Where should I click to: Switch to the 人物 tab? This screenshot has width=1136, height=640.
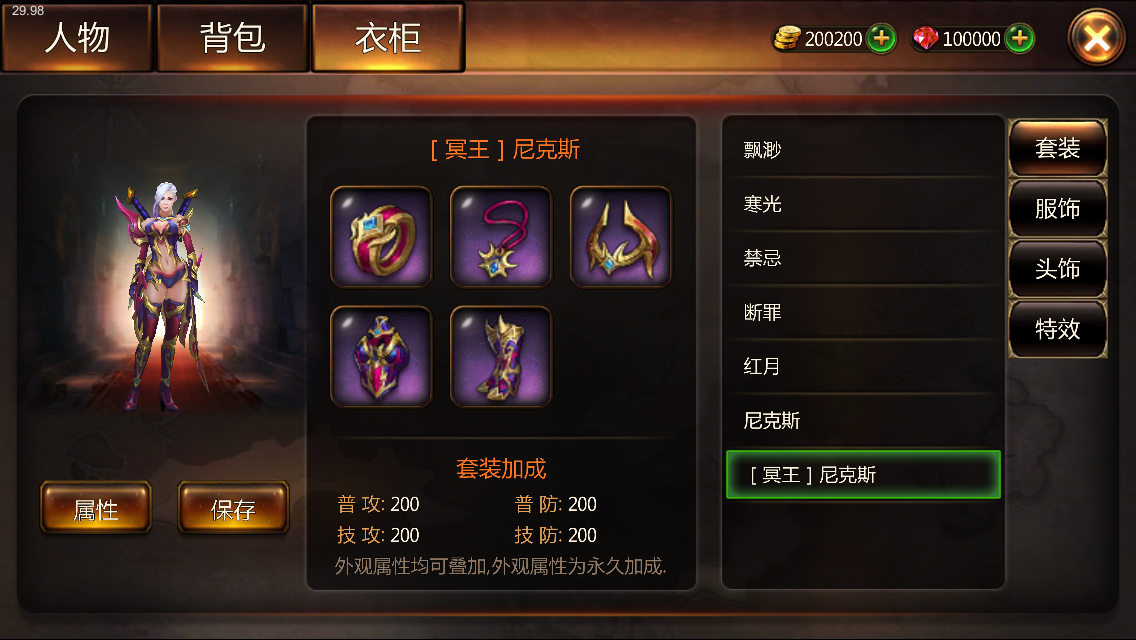[77, 38]
